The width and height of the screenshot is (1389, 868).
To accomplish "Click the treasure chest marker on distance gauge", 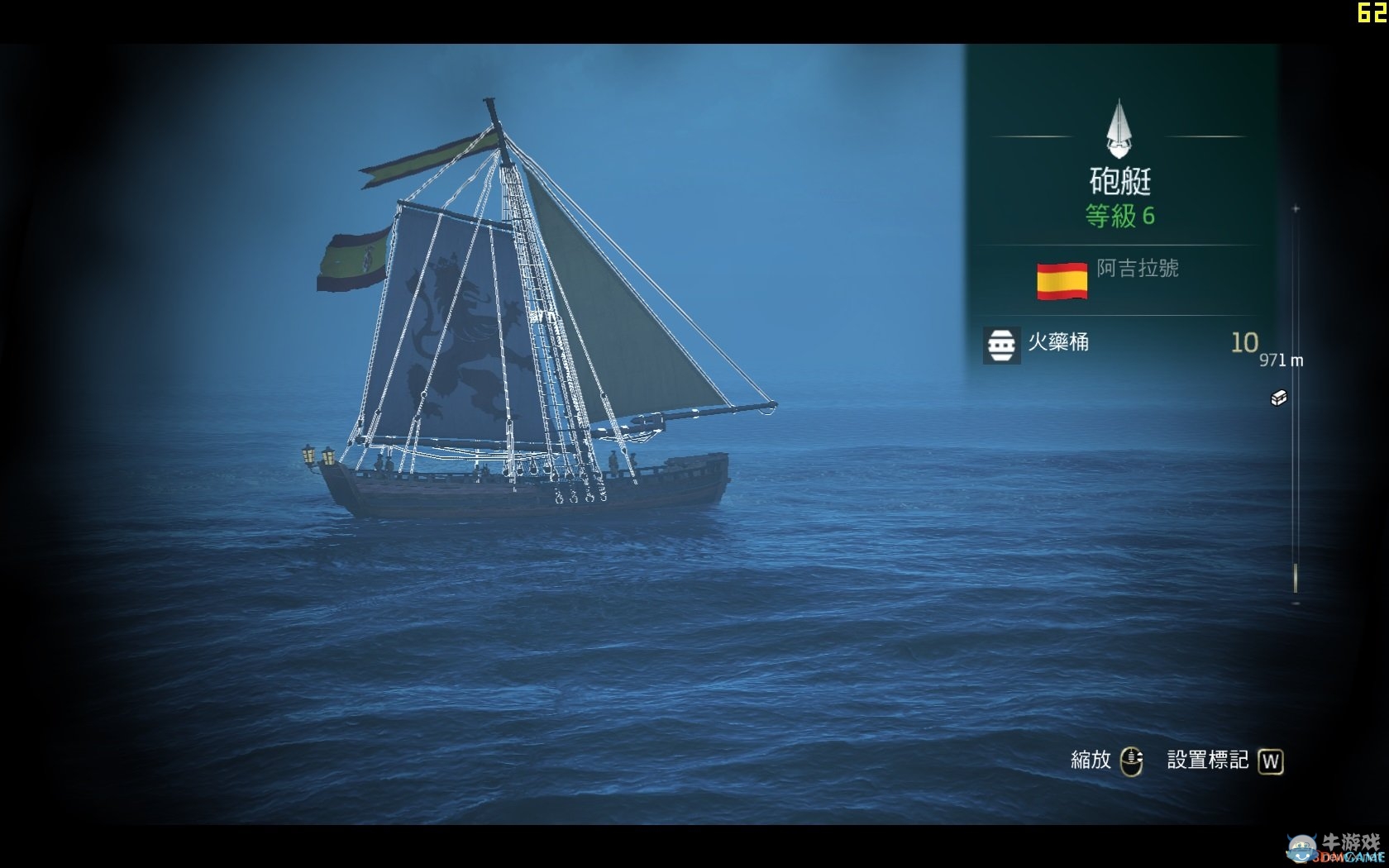I will pyautogui.click(x=1278, y=398).
